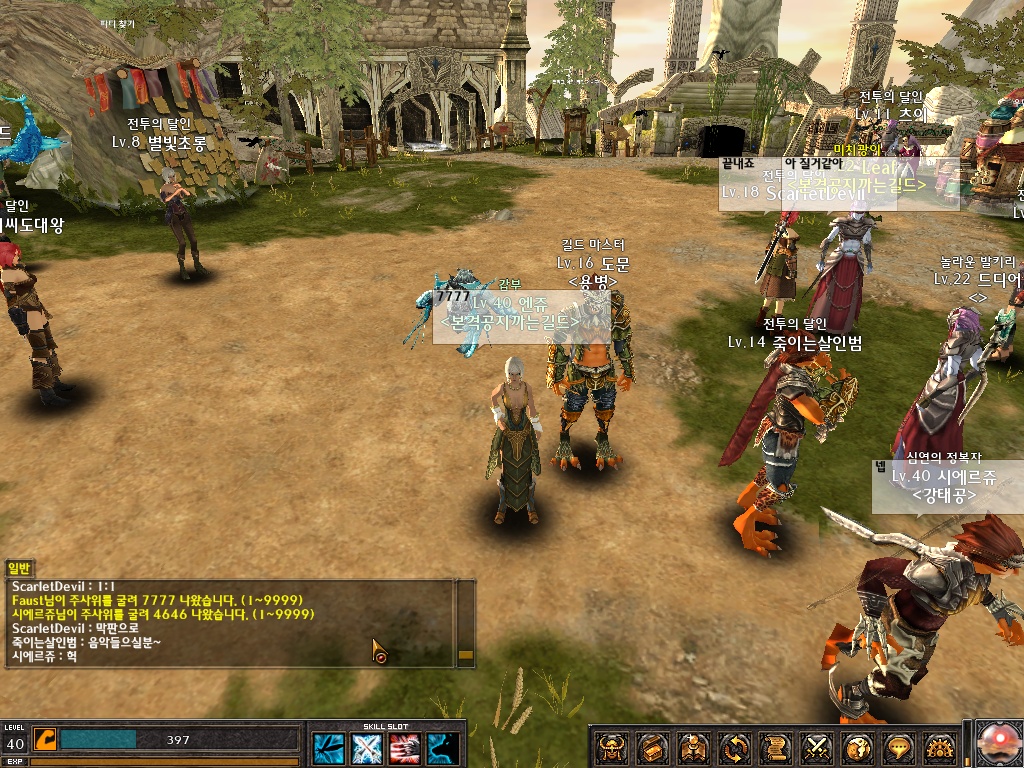Select the 일반 chat tab
Viewport: 1024px width, 768px height.
pyautogui.click(x=20, y=568)
